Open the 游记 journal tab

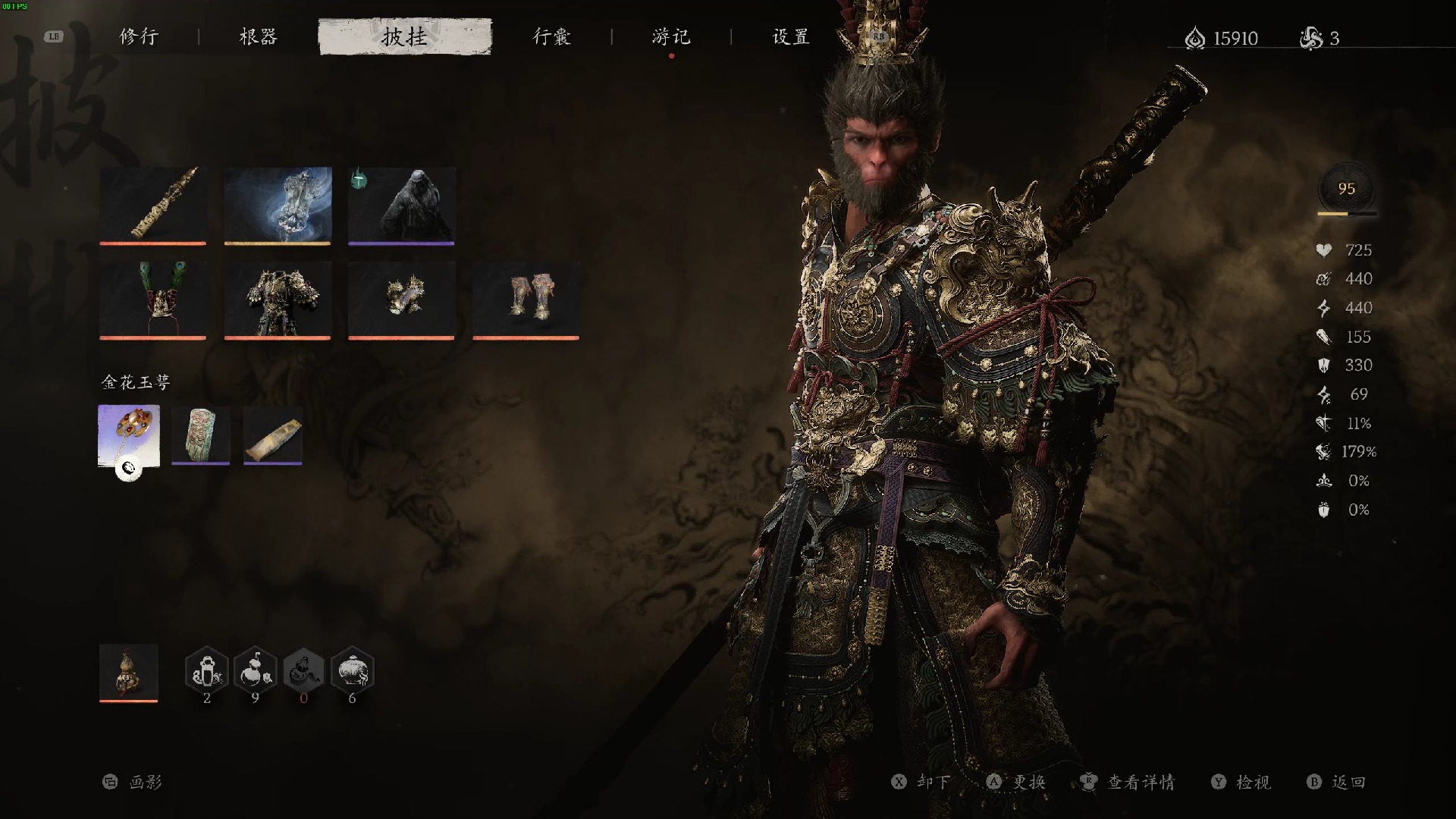[671, 36]
